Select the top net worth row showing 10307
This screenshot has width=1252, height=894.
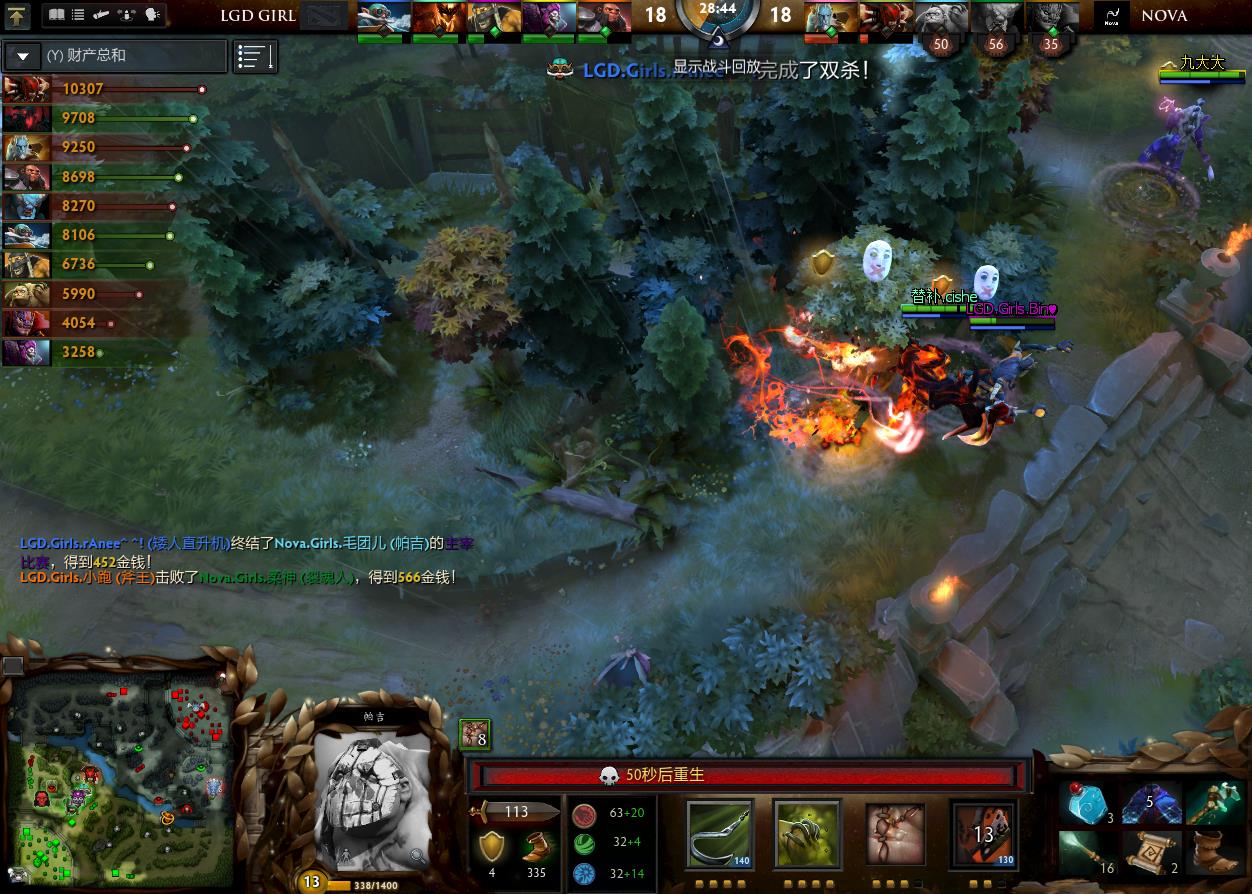(100, 89)
